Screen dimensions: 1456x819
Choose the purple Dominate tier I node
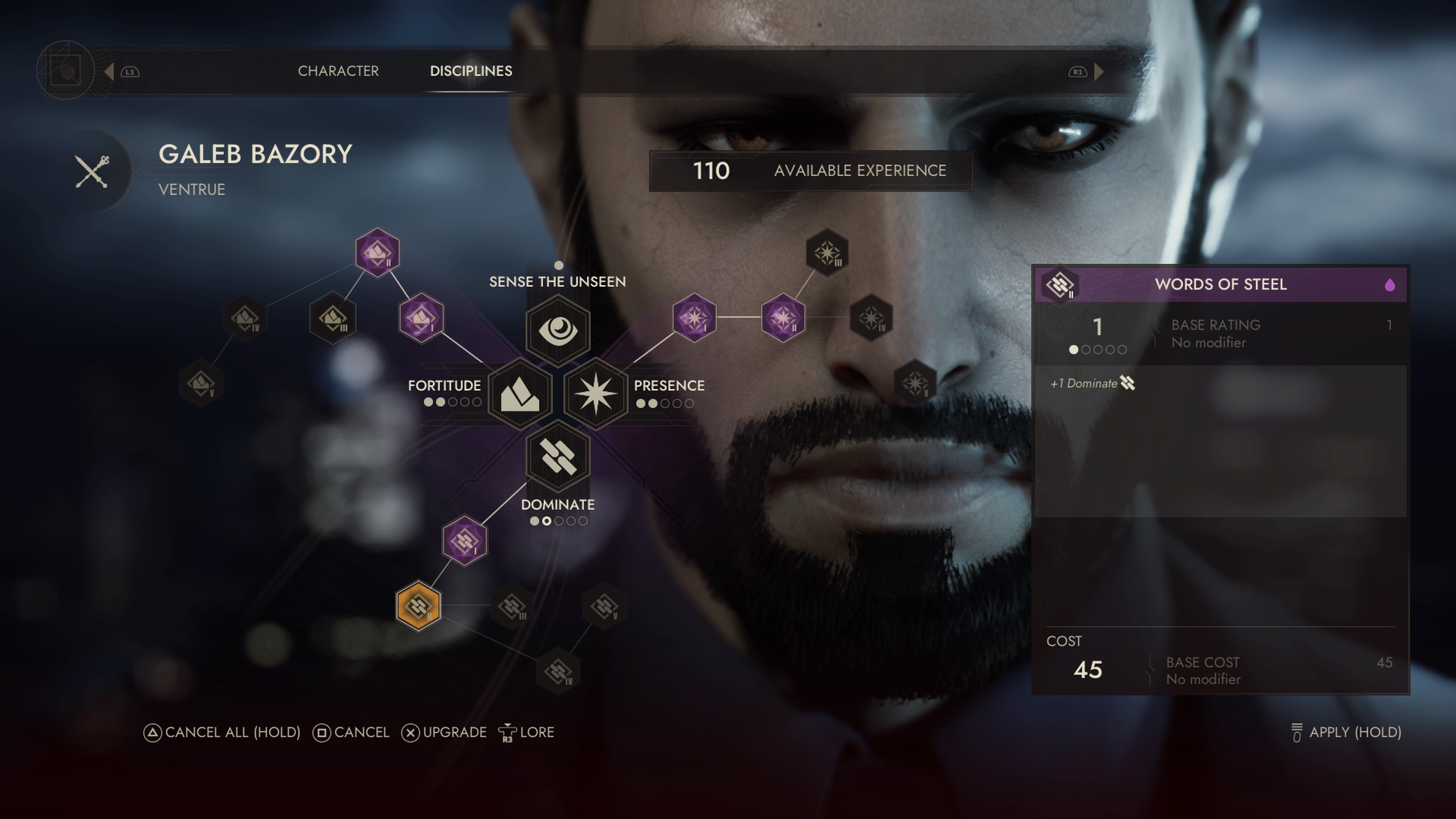point(464,540)
